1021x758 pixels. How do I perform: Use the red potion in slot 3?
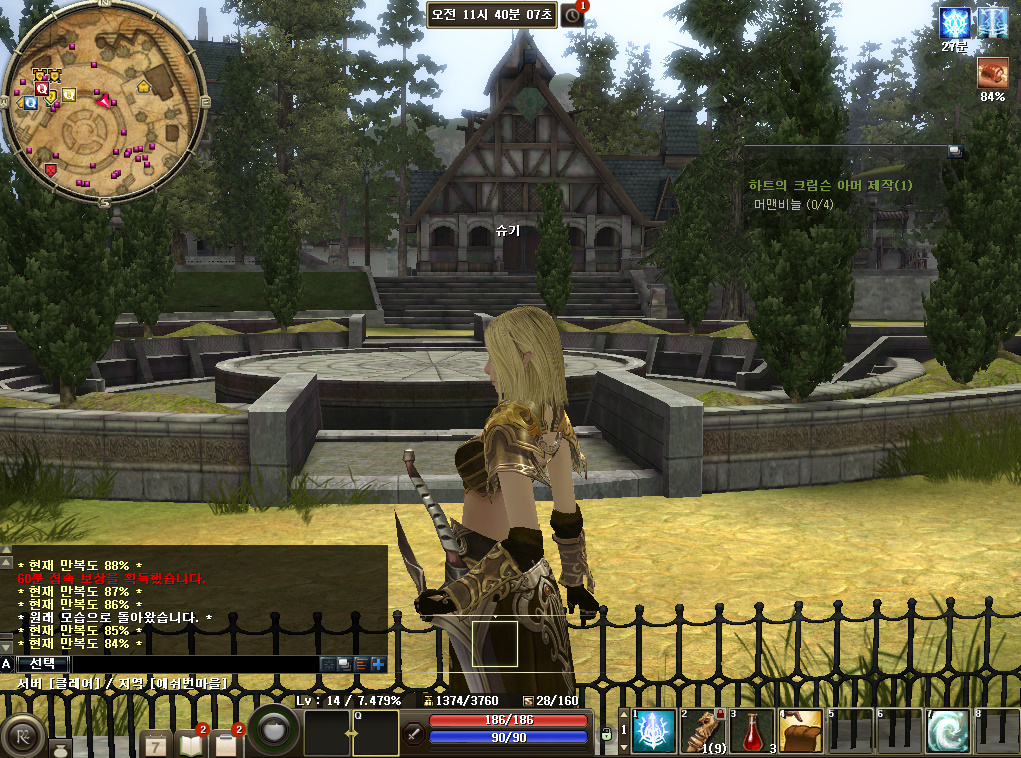click(x=752, y=731)
